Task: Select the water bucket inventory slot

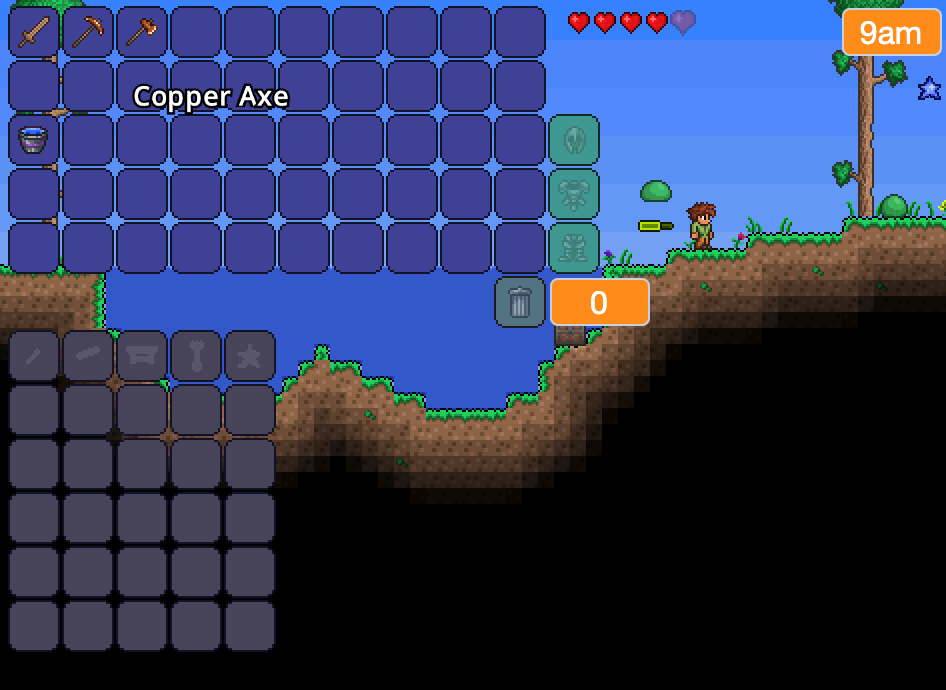Action: click(34, 140)
